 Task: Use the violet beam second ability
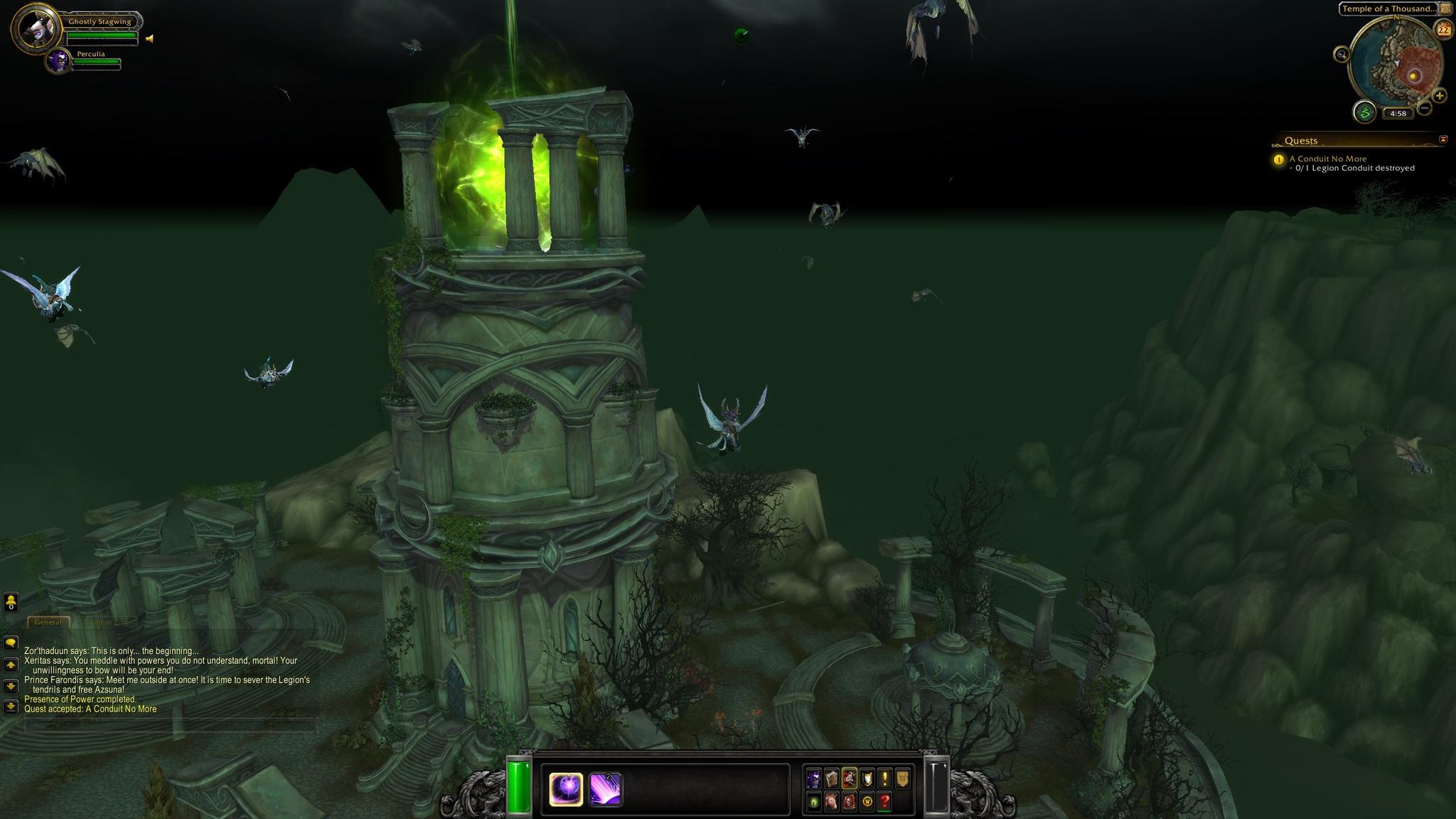606,789
